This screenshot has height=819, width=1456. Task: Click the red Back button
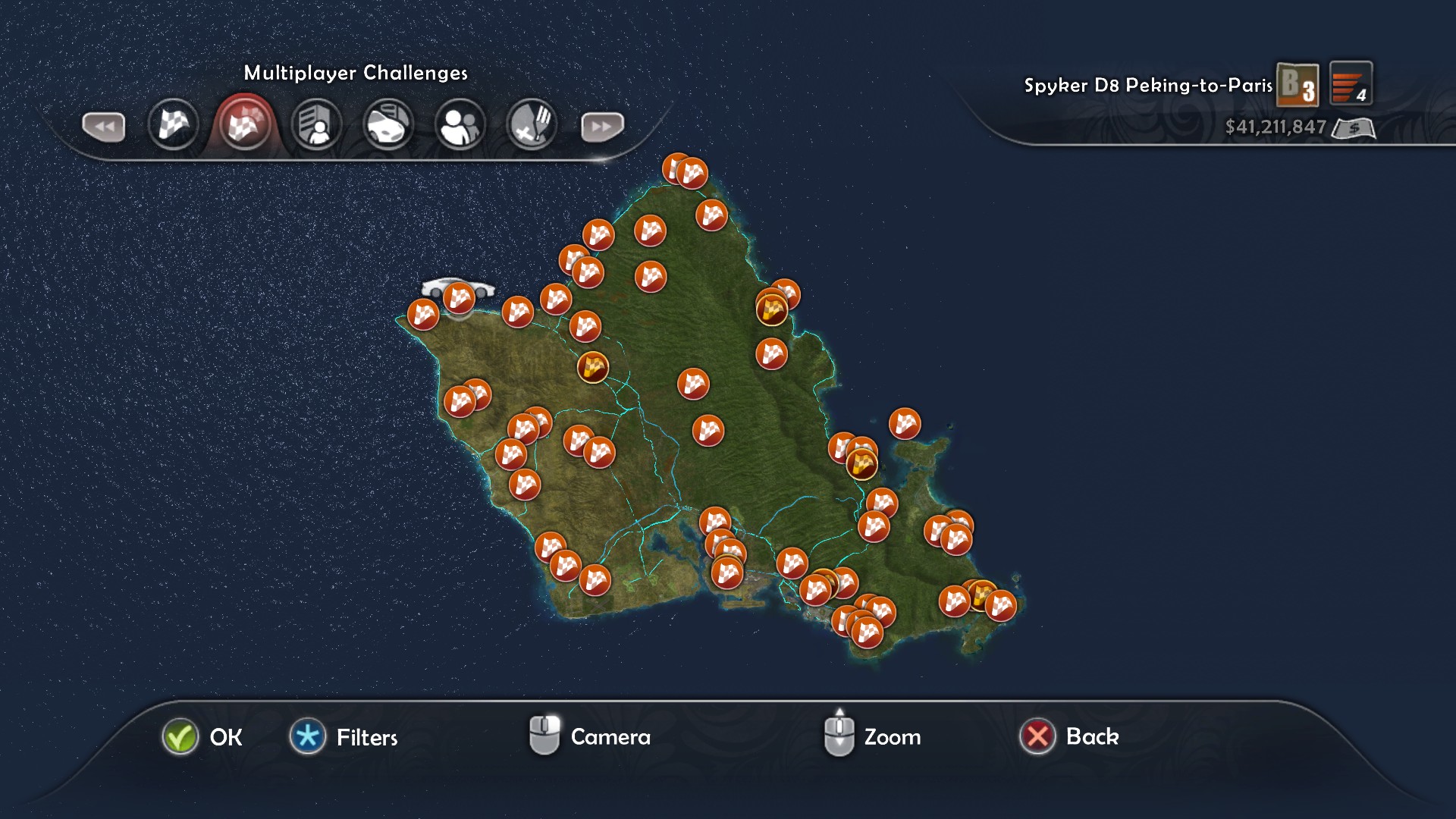tap(1037, 736)
